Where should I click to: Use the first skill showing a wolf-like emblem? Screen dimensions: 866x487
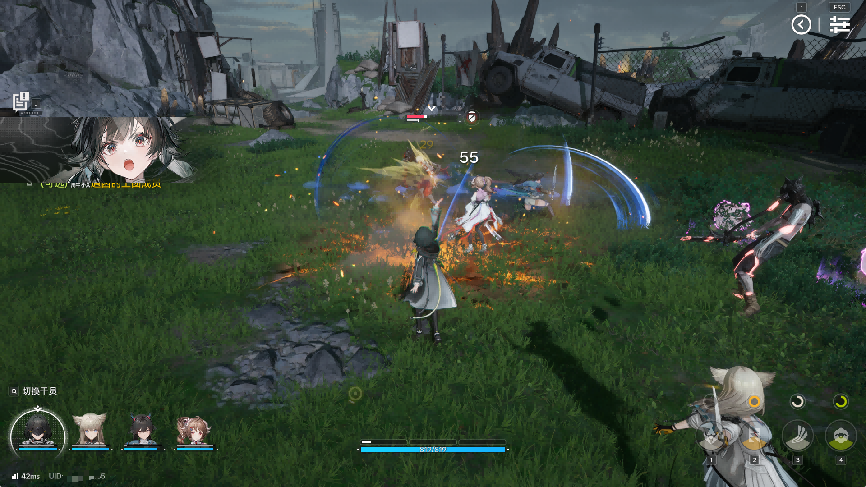tap(709, 436)
